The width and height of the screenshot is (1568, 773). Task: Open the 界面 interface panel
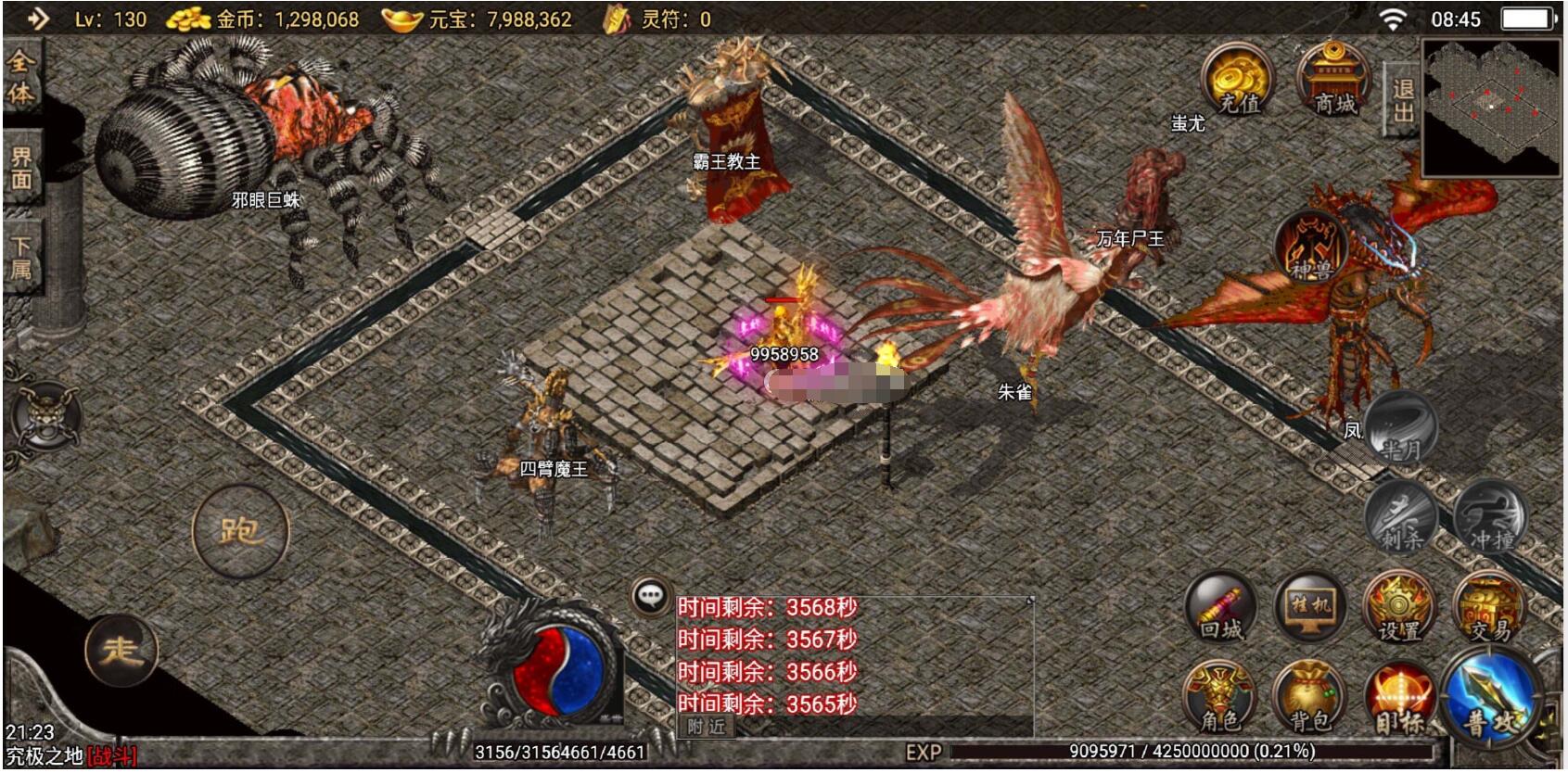coord(23,167)
